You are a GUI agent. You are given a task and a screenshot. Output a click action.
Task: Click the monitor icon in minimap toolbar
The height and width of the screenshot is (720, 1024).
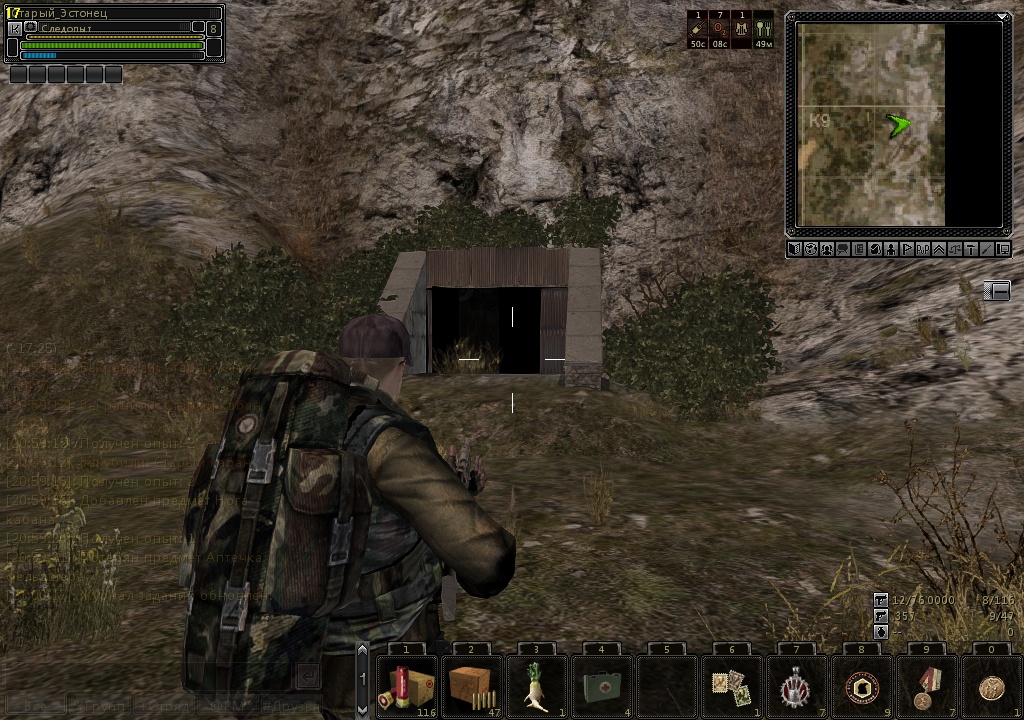pyautogui.click(x=1003, y=249)
